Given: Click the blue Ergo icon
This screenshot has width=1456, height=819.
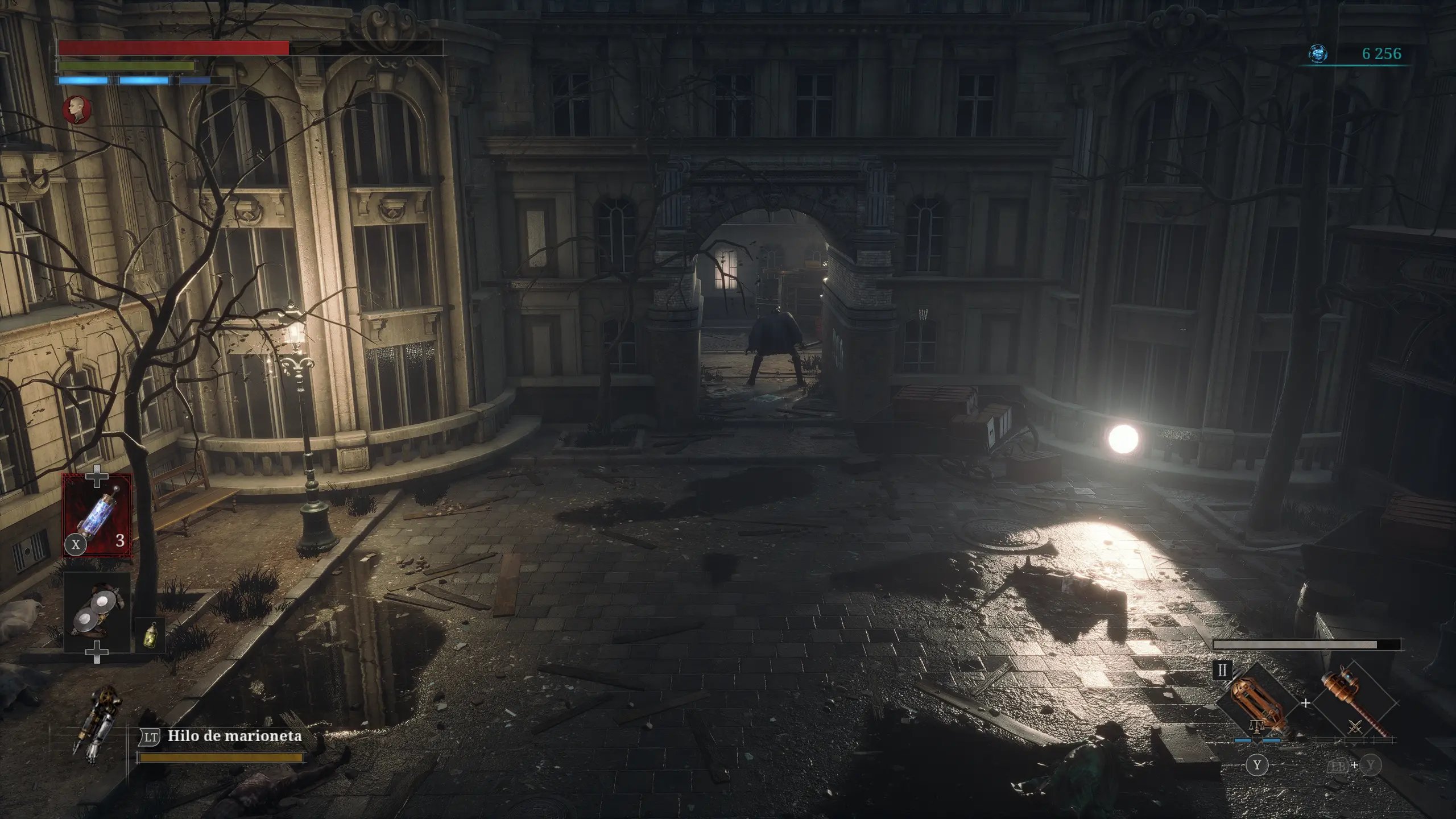Looking at the screenshot, I should [1318, 54].
